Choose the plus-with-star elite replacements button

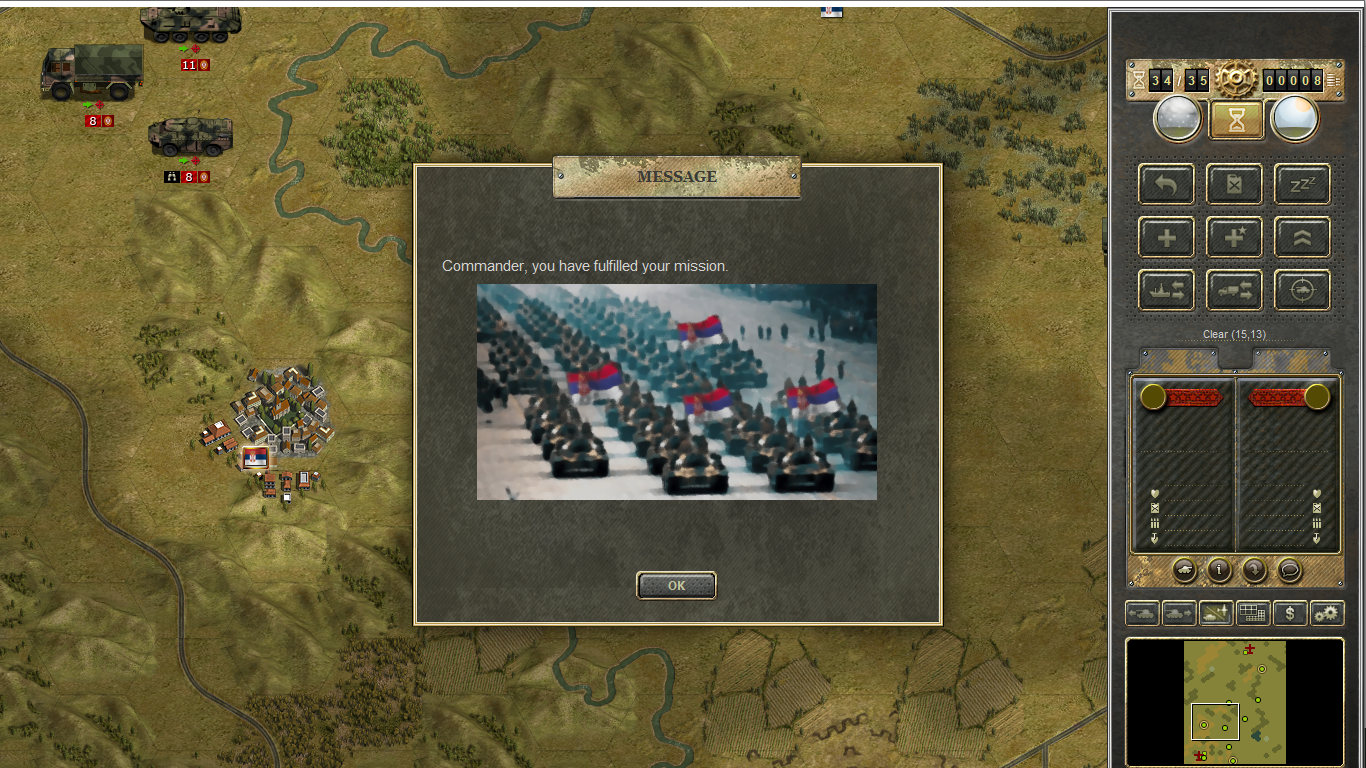coord(1234,238)
